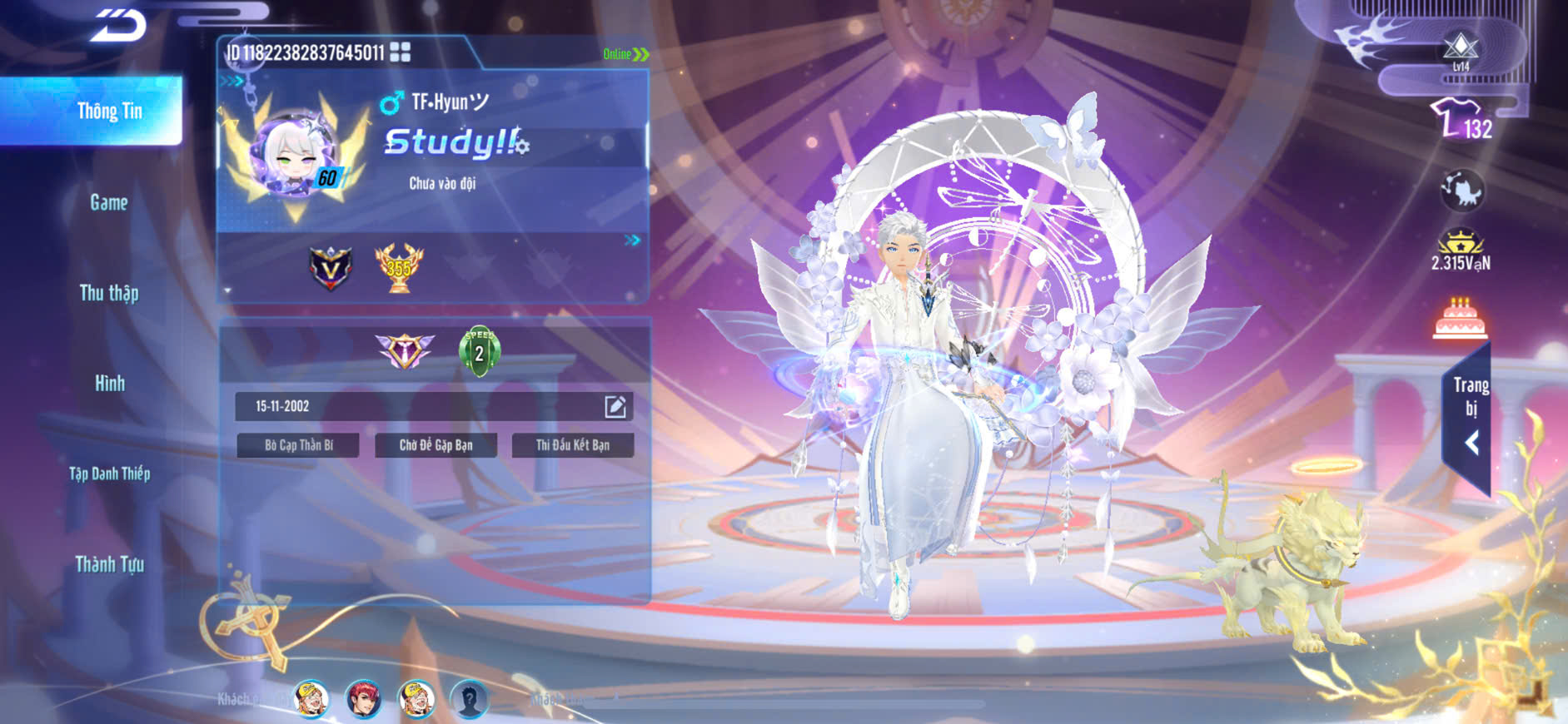The height and width of the screenshot is (724, 1568).
Task: Click the 355 gold trophy badge
Action: tap(399, 267)
